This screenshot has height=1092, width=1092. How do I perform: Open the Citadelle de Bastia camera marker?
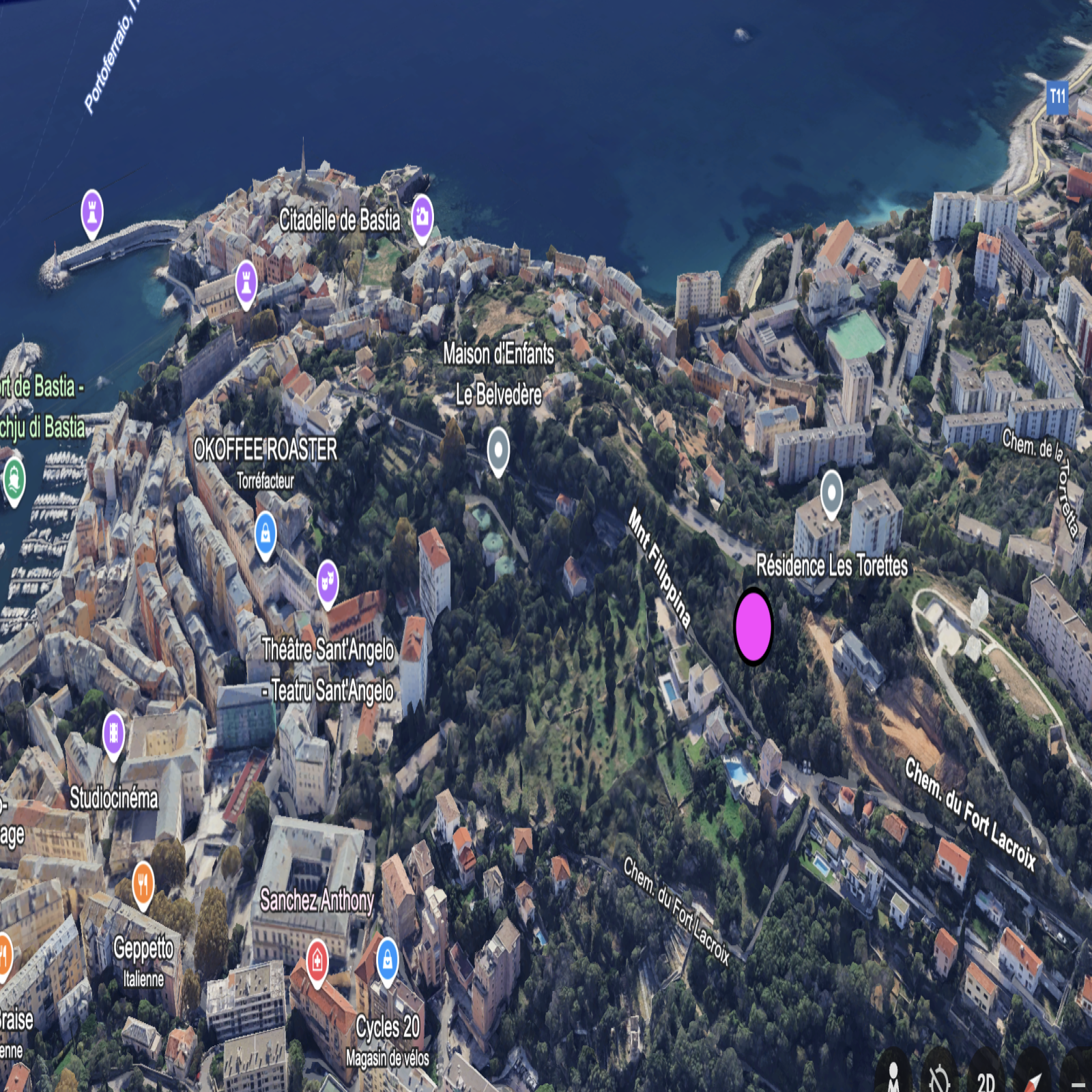pyautogui.click(x=422, y=216)
